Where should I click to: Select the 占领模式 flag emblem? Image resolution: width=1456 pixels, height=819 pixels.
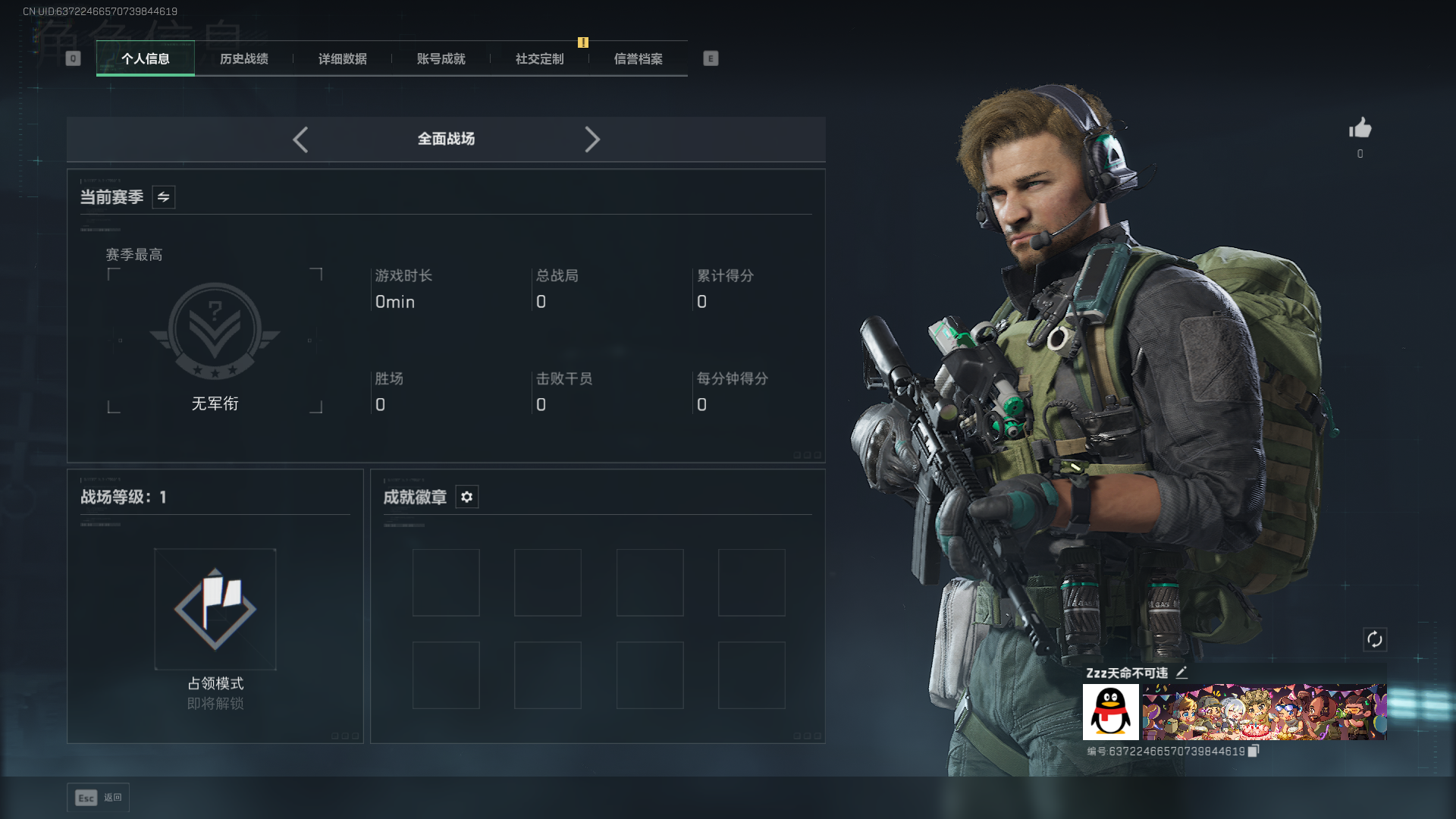coord(215,609)
